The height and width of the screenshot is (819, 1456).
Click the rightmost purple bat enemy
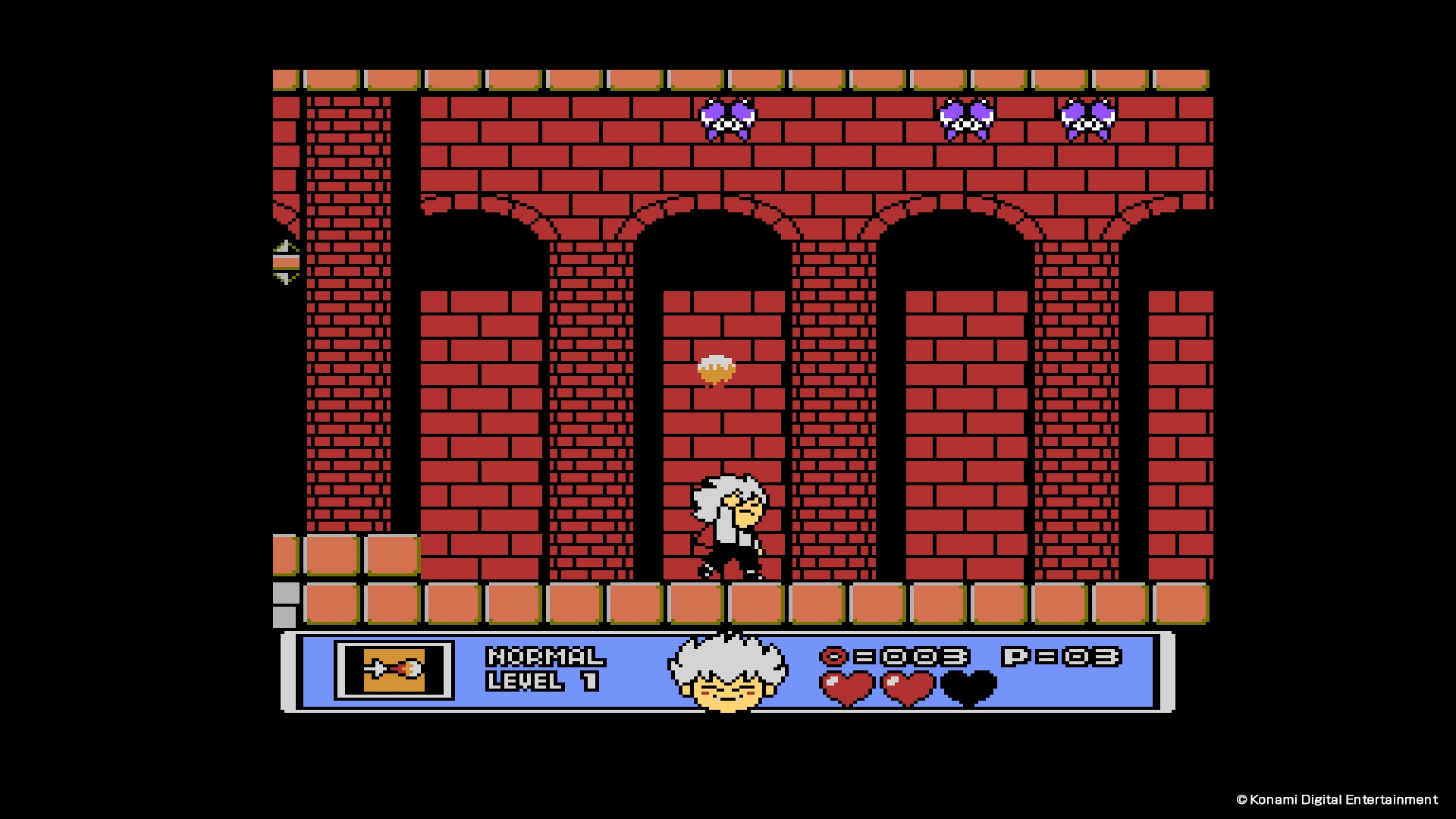pyautogui.click(x=1088, y=118)
